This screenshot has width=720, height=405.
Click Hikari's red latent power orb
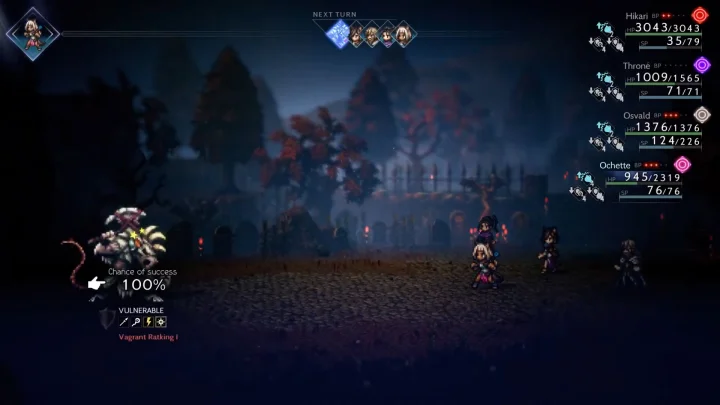(700, 15)
